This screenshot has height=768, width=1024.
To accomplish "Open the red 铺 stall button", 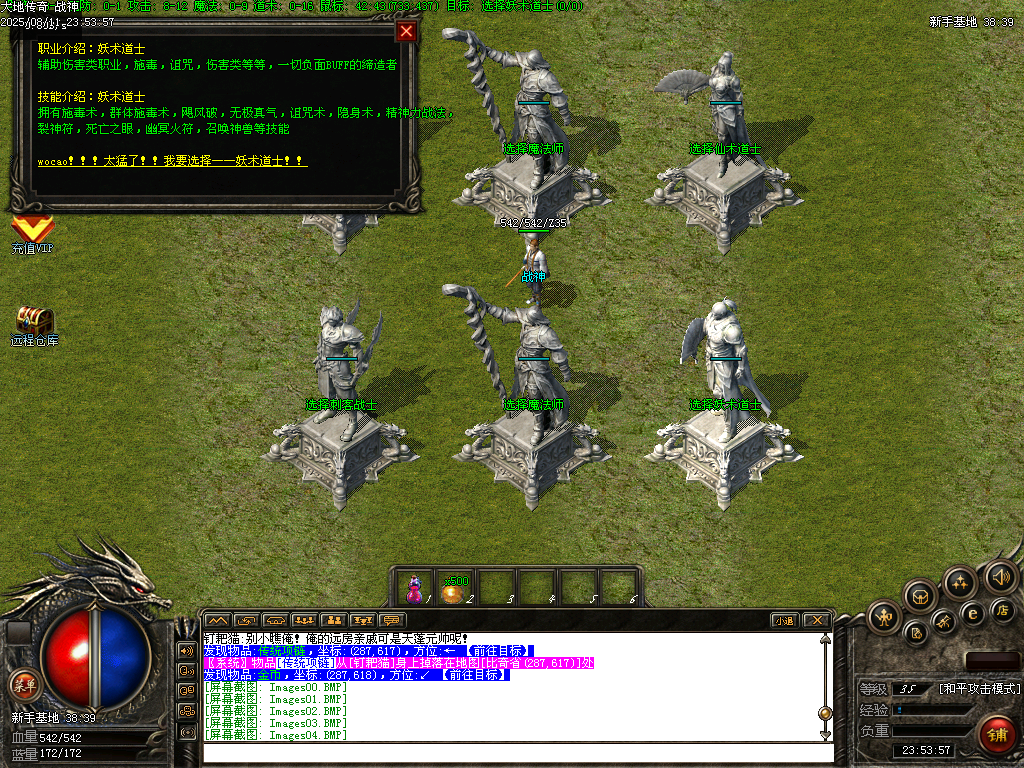I will (x=996, y=735).
